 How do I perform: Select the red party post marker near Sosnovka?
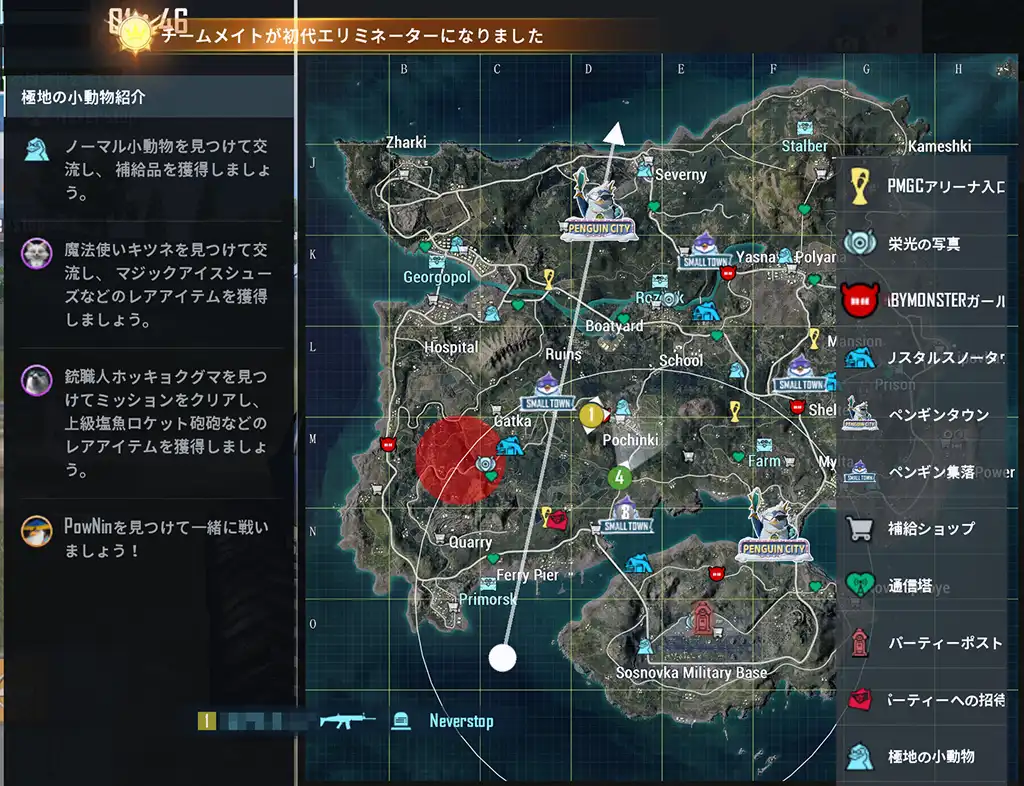[703, 618]
